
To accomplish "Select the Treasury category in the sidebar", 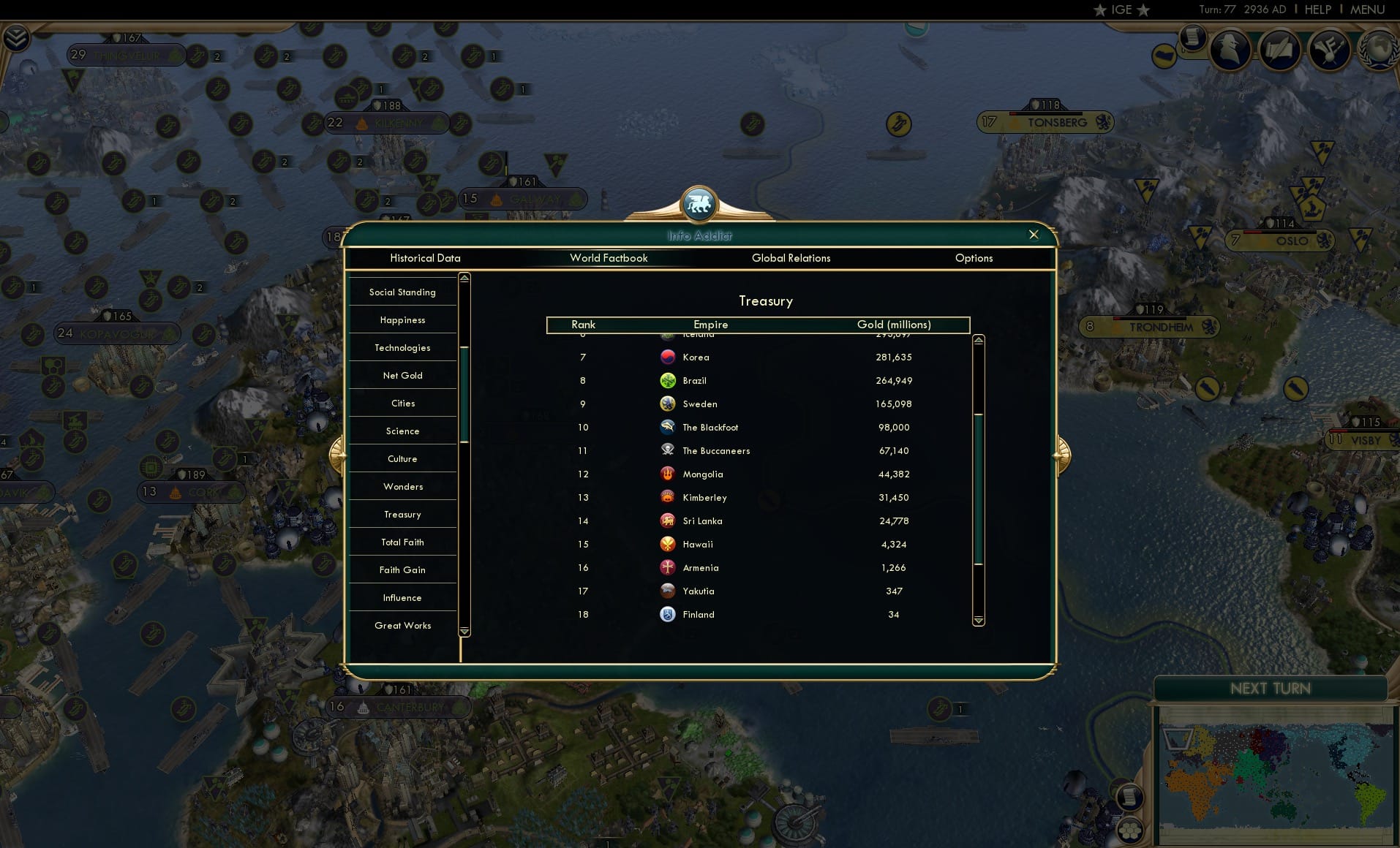I will 402,514.
